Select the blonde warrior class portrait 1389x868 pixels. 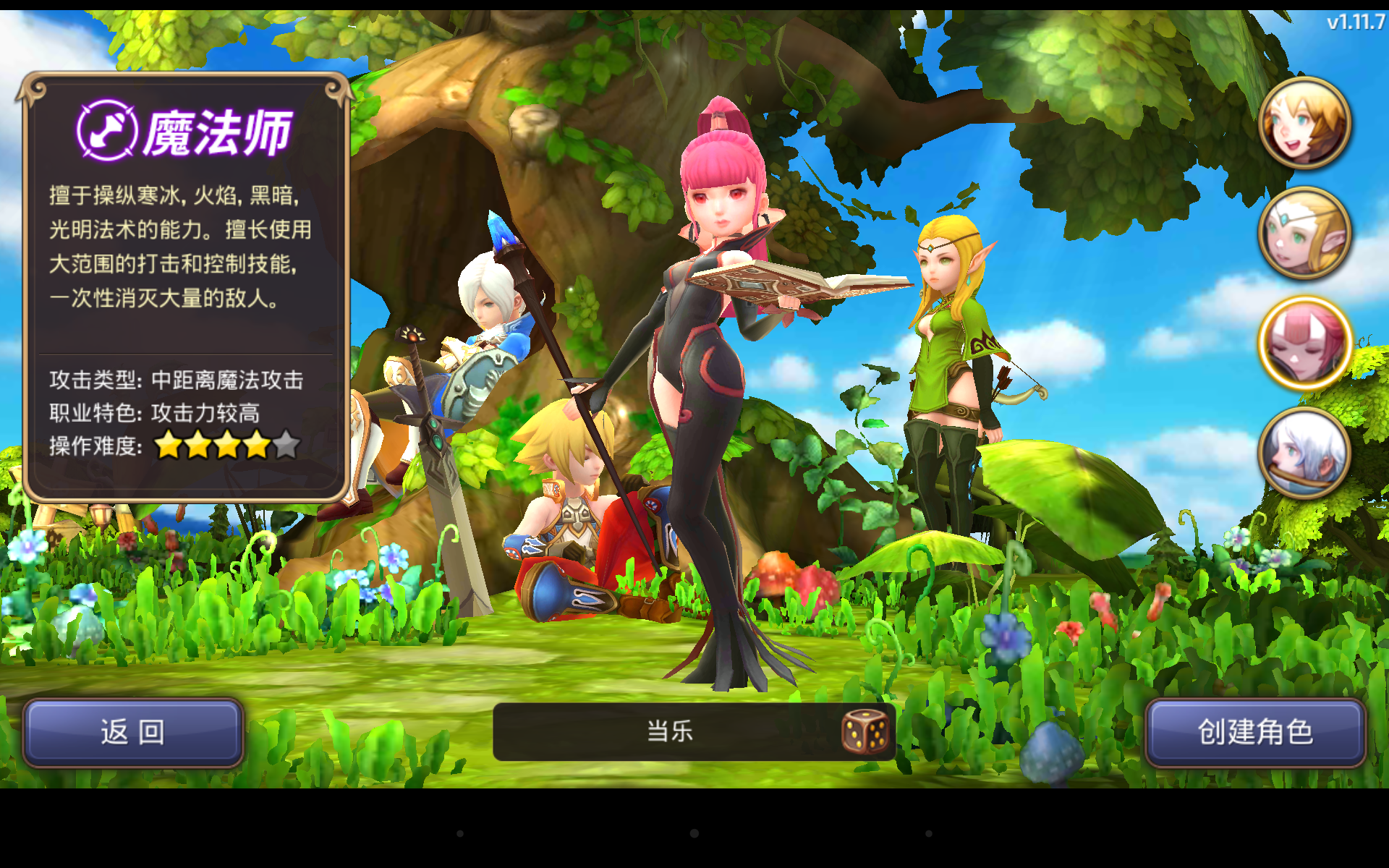(x=1304, y=123)
